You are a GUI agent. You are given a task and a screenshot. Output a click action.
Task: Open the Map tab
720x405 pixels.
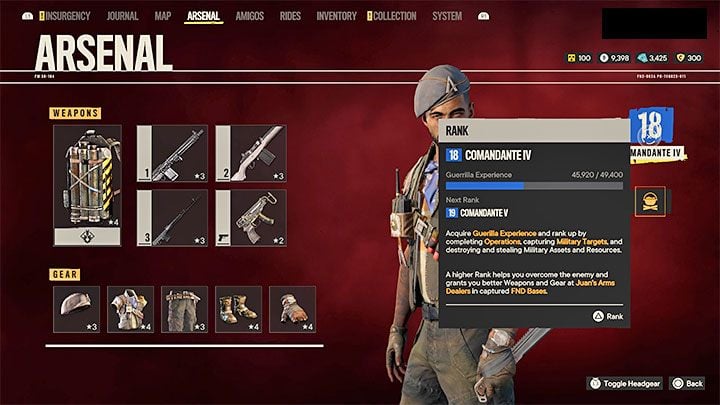pyautogui.click(x=162, y=16)
